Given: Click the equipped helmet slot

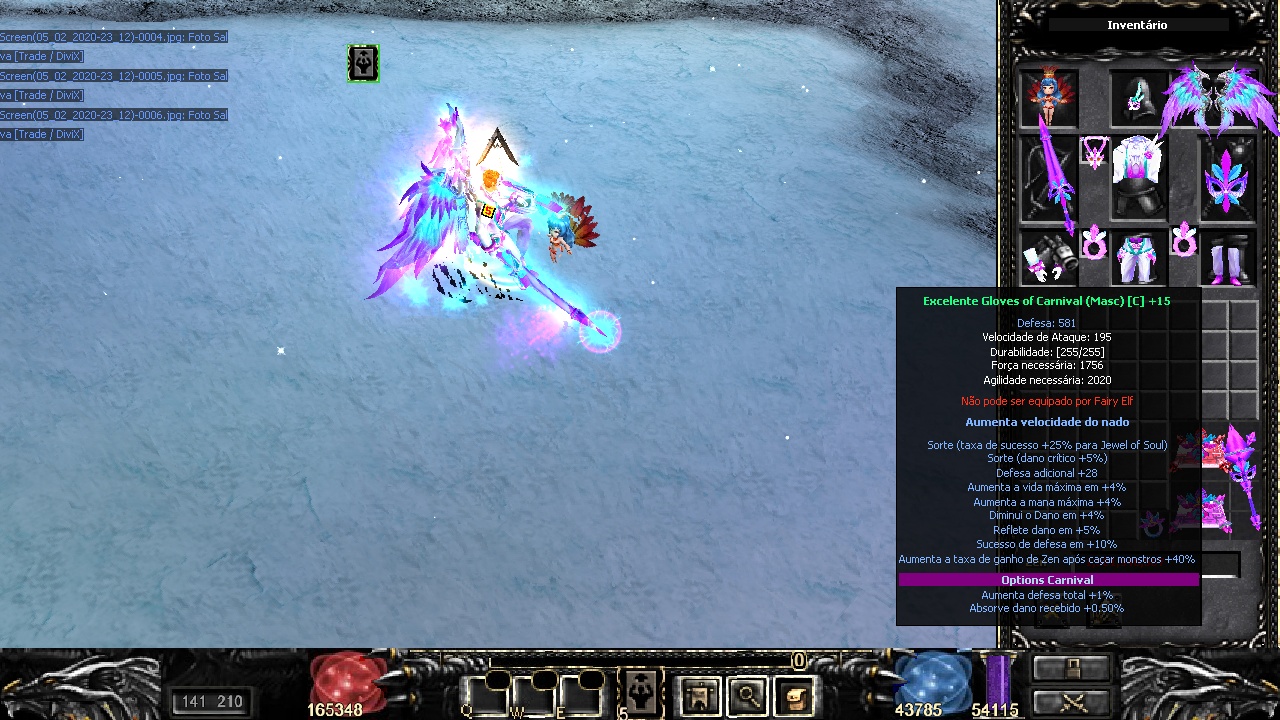Looking at the screenshot, I should tap(1138, 98).
